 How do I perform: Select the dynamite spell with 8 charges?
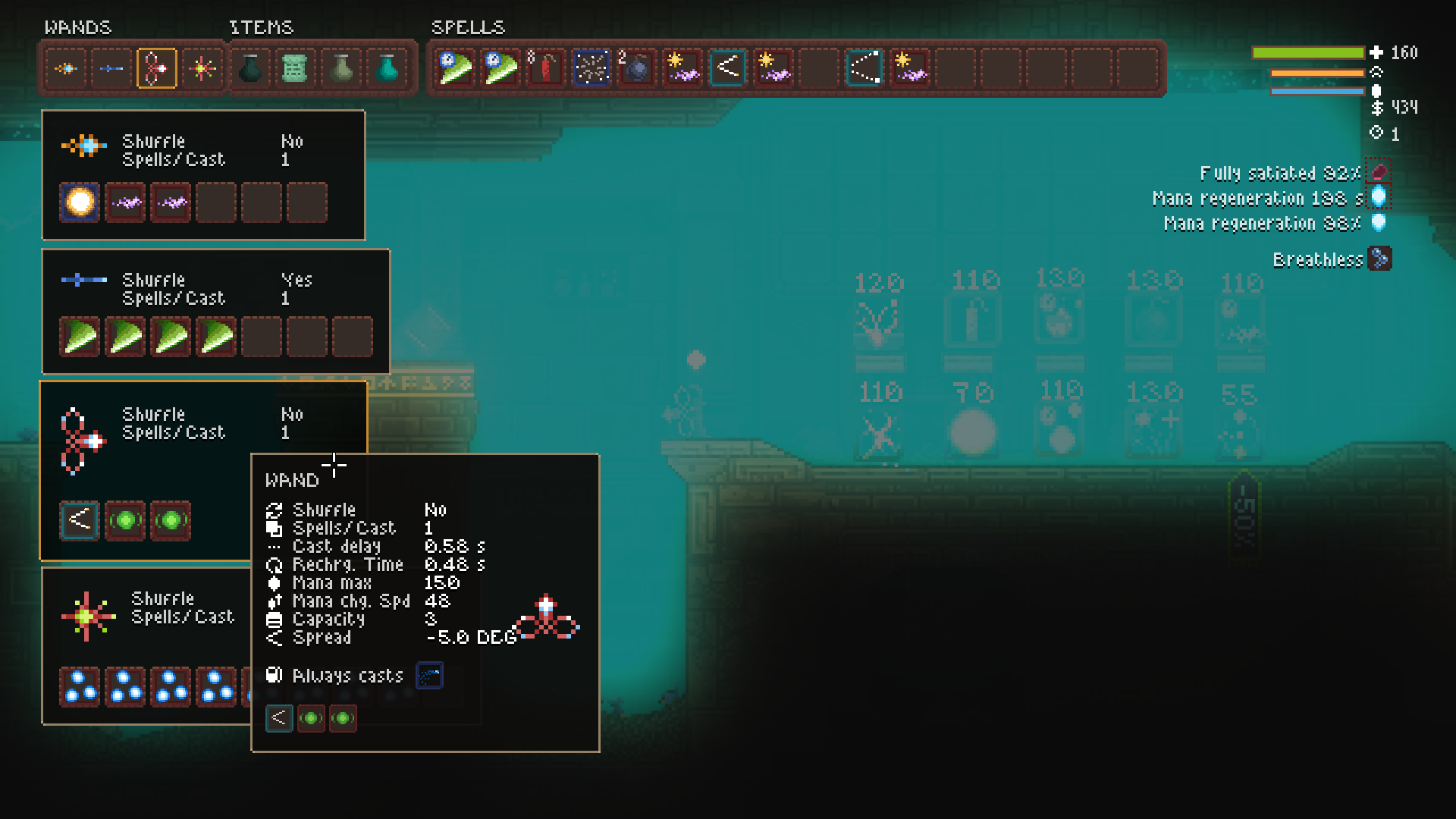546,69
